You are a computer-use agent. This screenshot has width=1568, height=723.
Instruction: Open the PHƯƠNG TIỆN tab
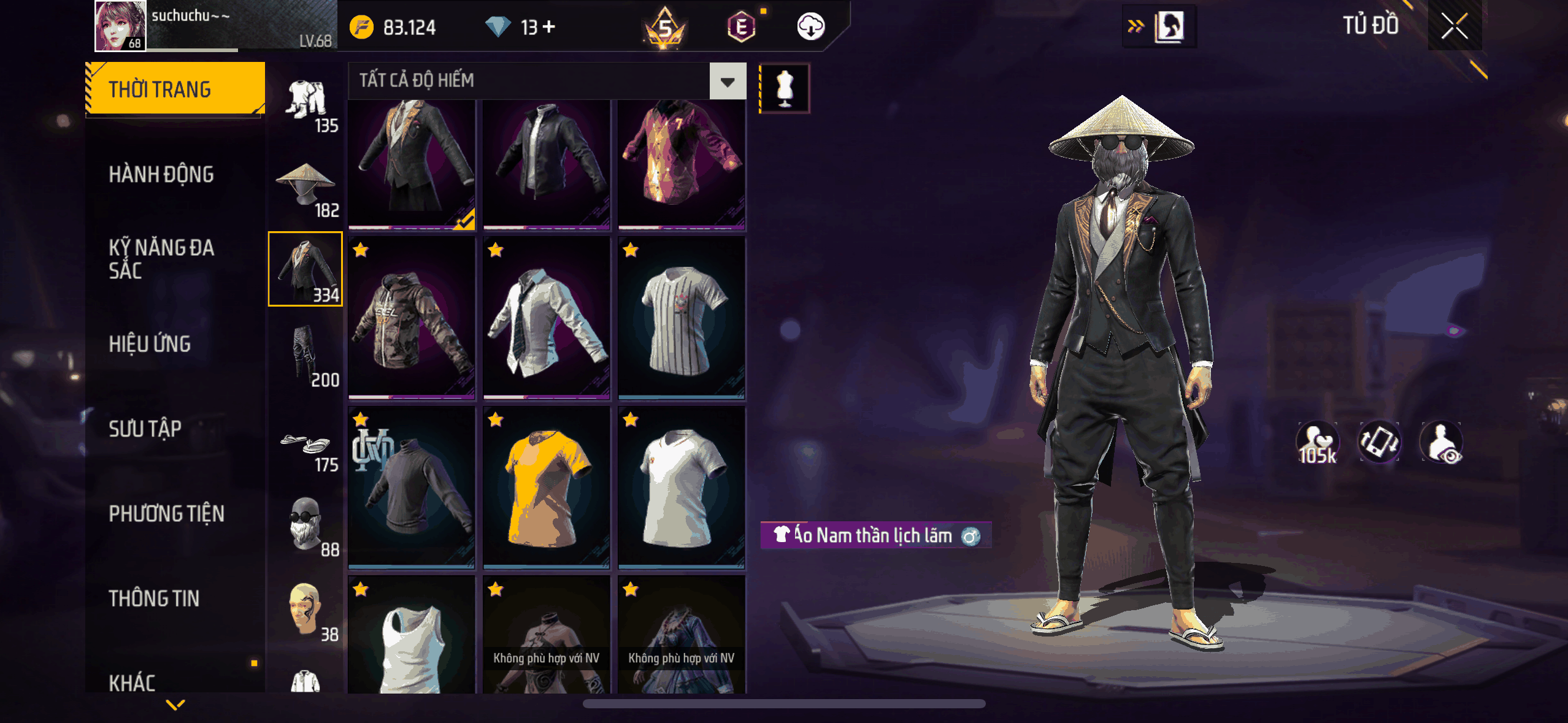pos(166,513)
